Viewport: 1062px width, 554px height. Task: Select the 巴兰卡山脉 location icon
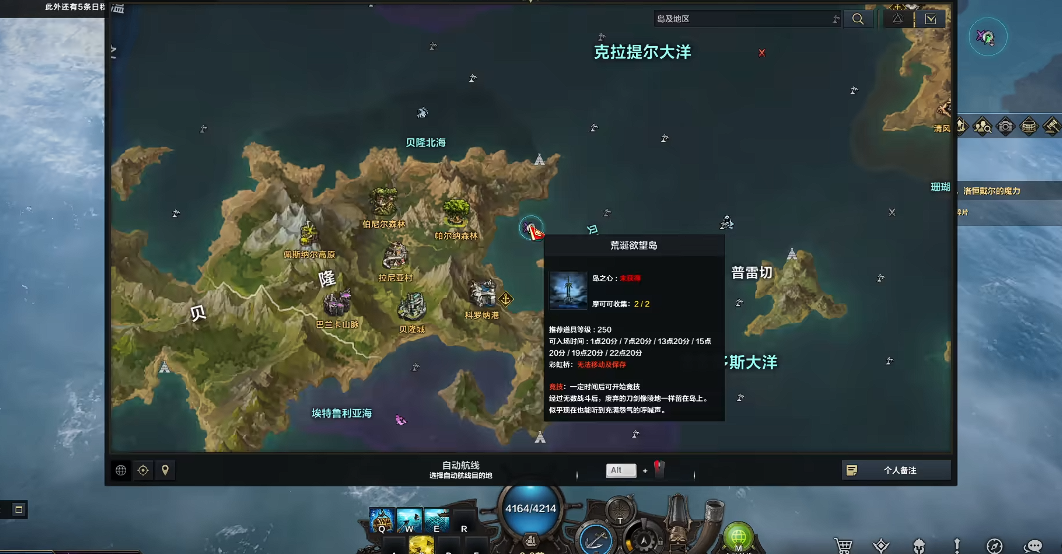click(x=337, y=302)
